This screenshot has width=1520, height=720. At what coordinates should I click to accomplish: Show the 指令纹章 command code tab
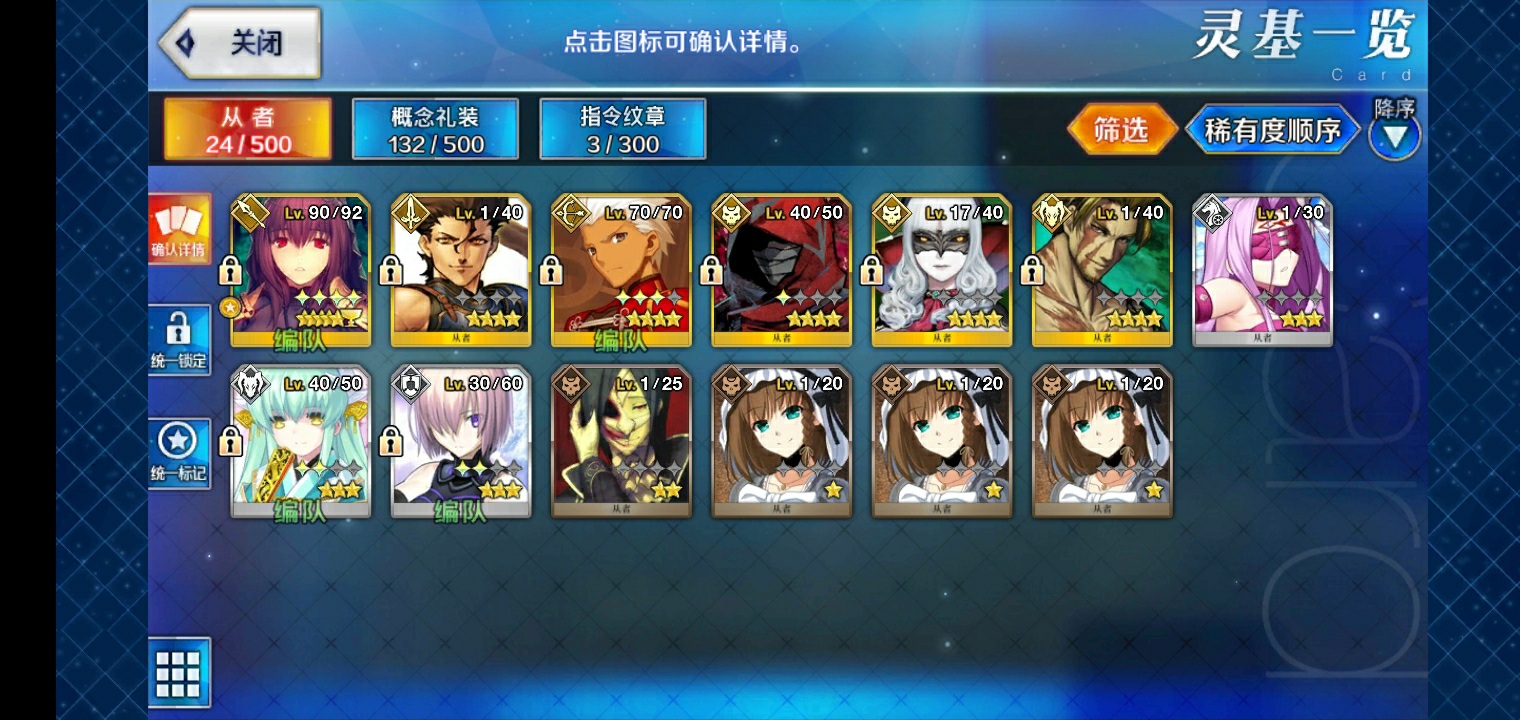tap(622, 129)
